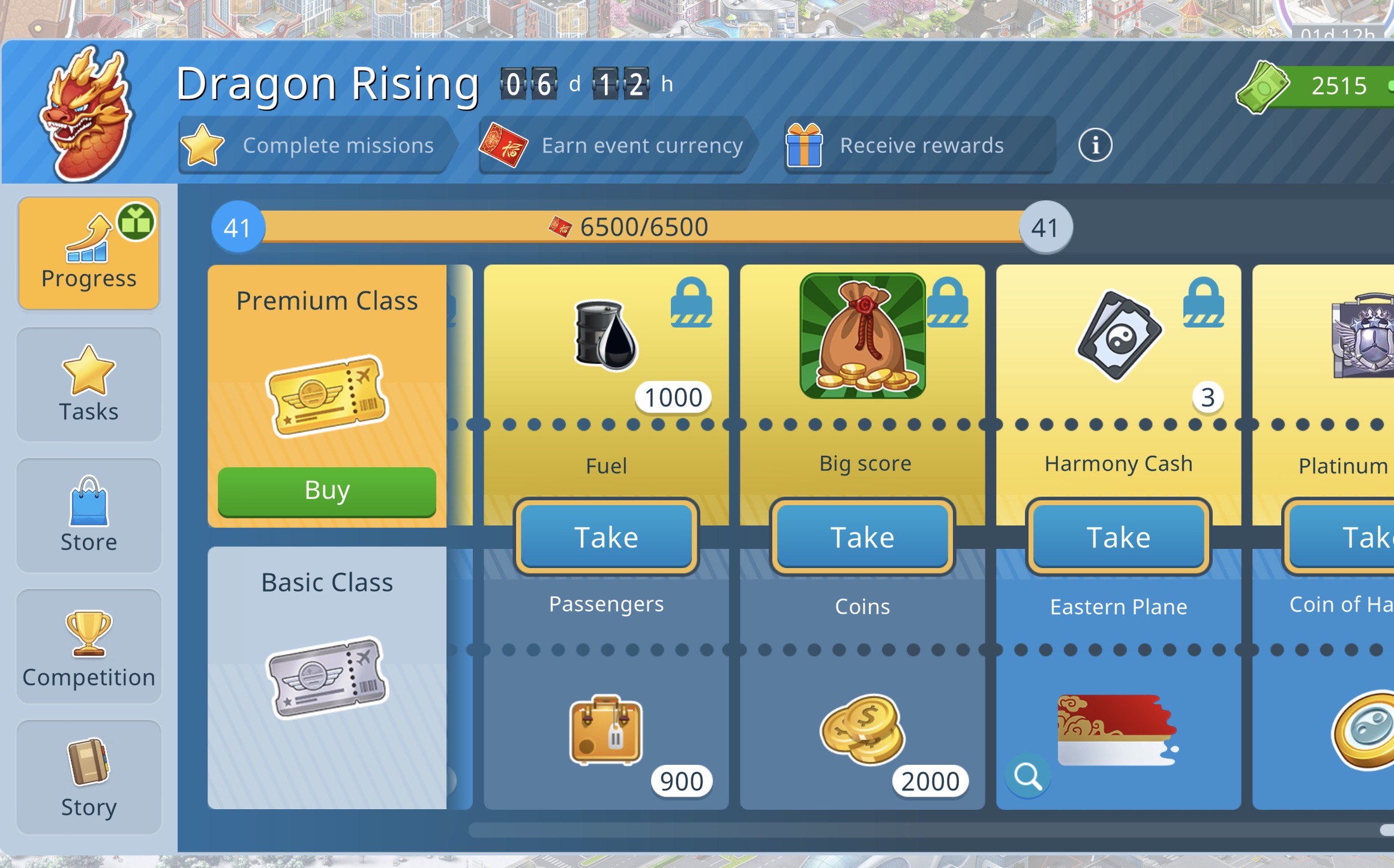1394x868 pixels.
Task: Click the rewards horizontal scrollbar track
Action: (x=900, y=830)
